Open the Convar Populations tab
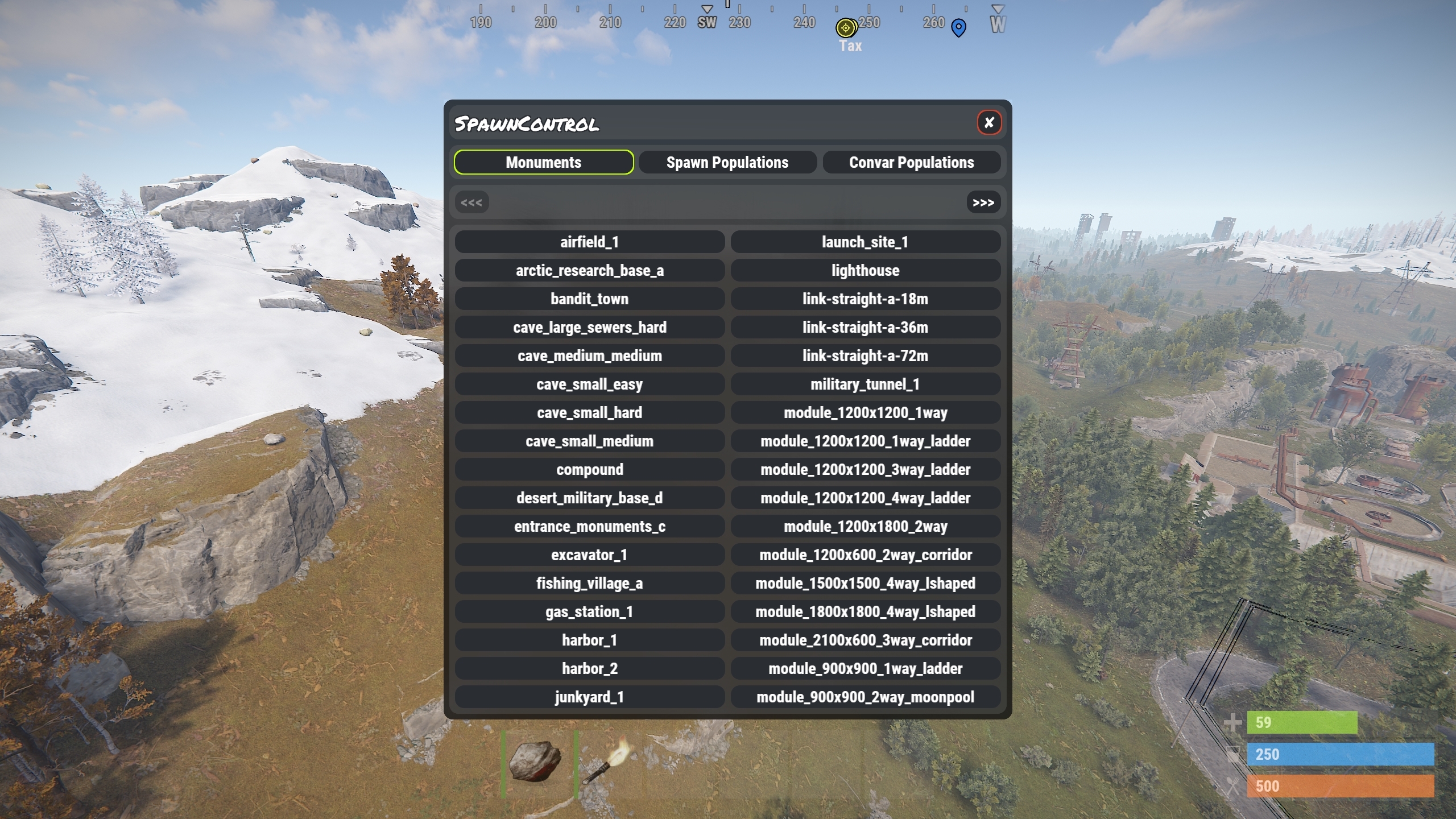 911,162
